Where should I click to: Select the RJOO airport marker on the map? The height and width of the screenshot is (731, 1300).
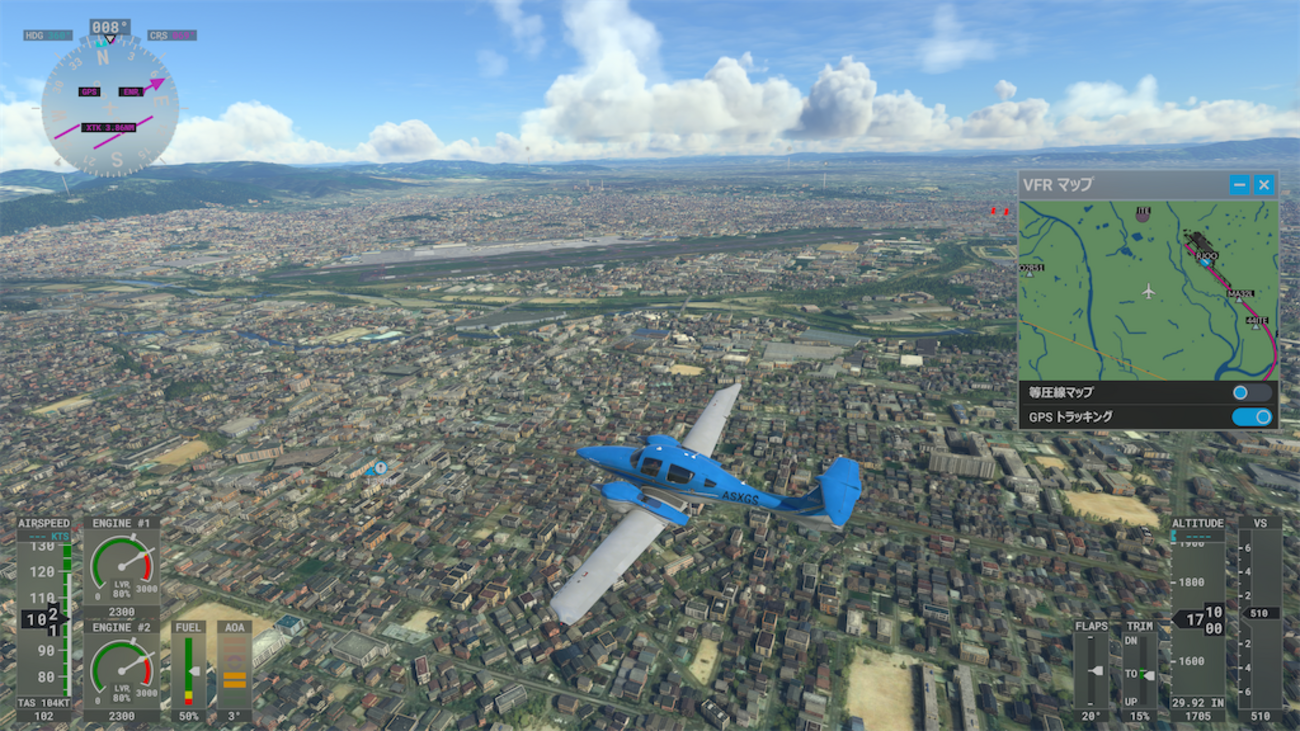click(1205, 260)
